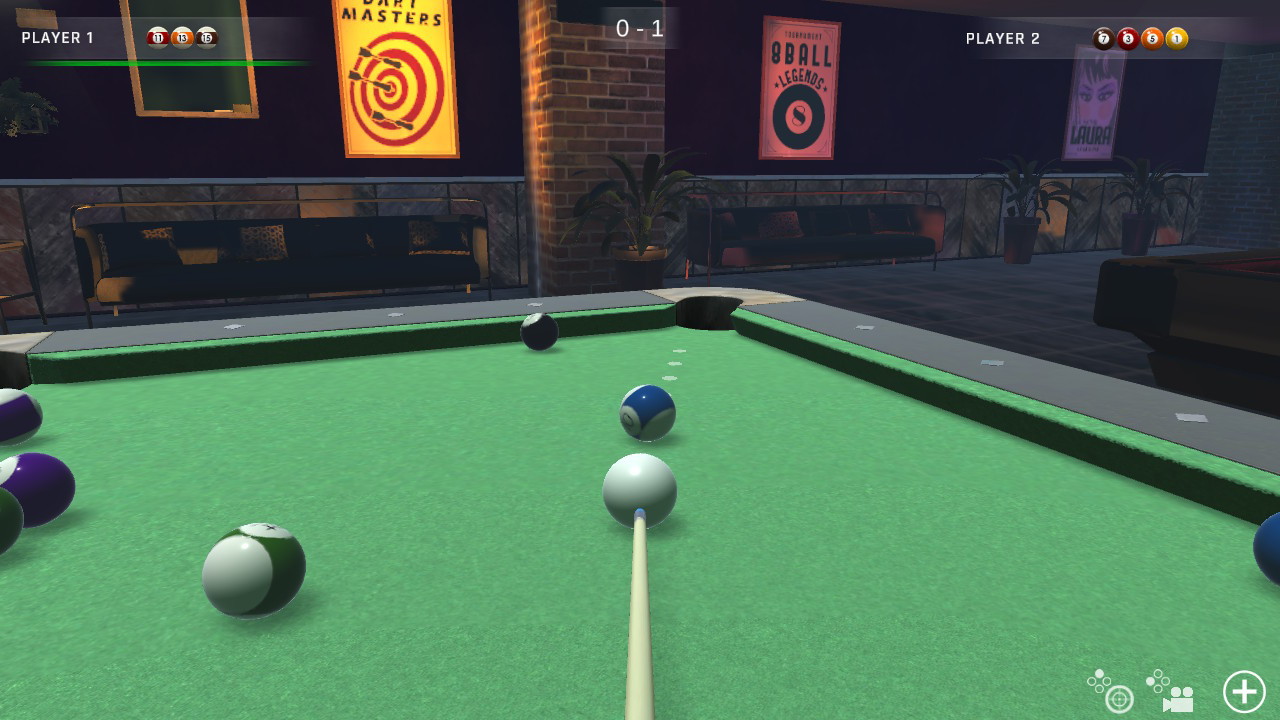This screenshot has width=1280, height=720.
Task: Select the PLAYER 2 name label
Action: point(1001,39)
